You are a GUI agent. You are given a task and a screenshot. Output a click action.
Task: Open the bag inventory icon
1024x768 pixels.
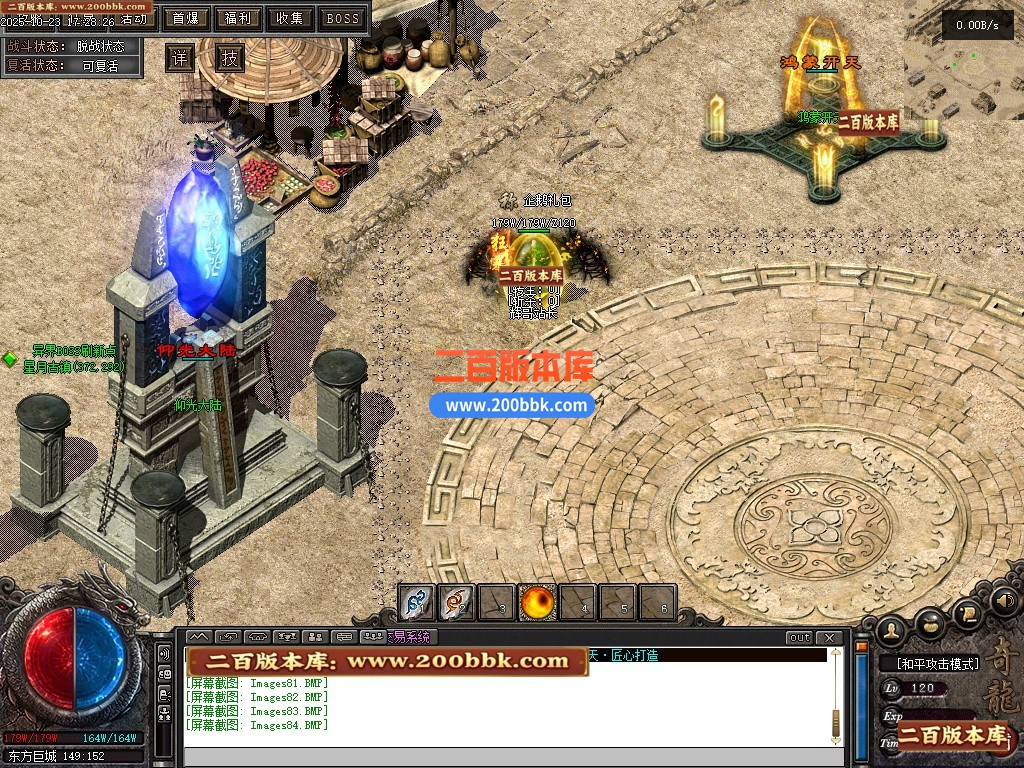pyautogui.click(x=931, y=624)
